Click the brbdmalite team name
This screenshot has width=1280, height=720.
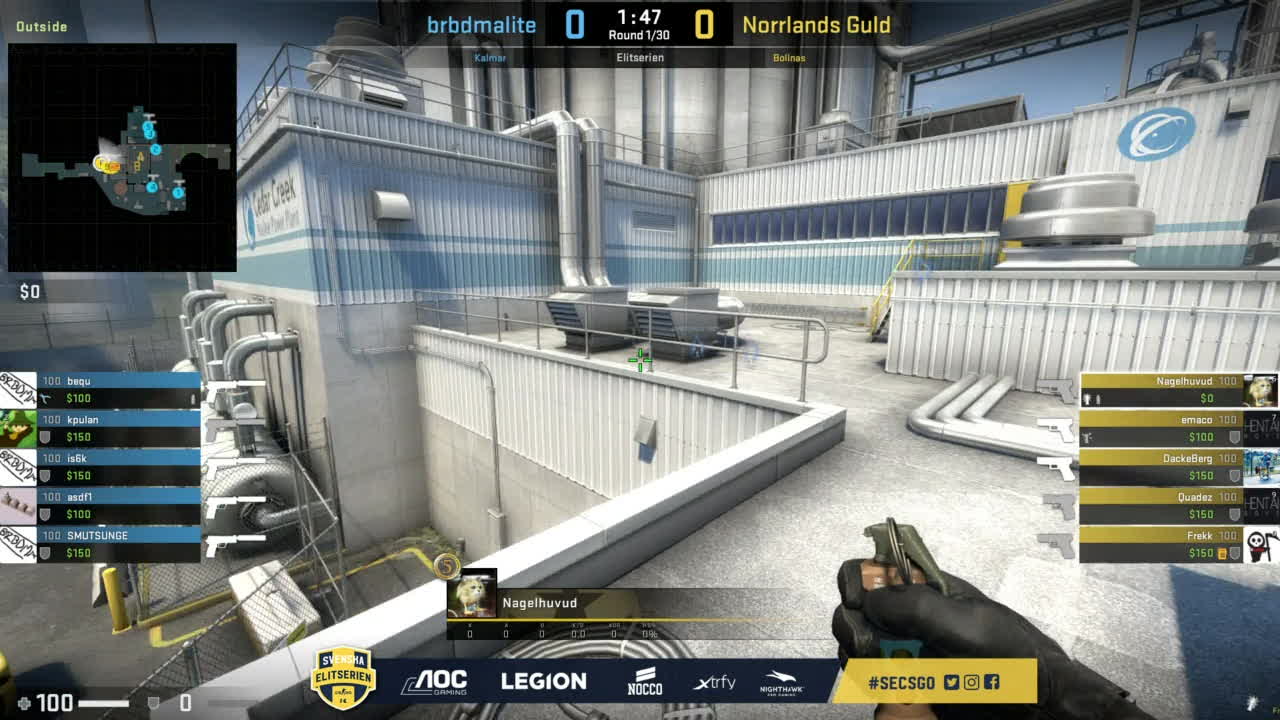[x=481, y=25]
